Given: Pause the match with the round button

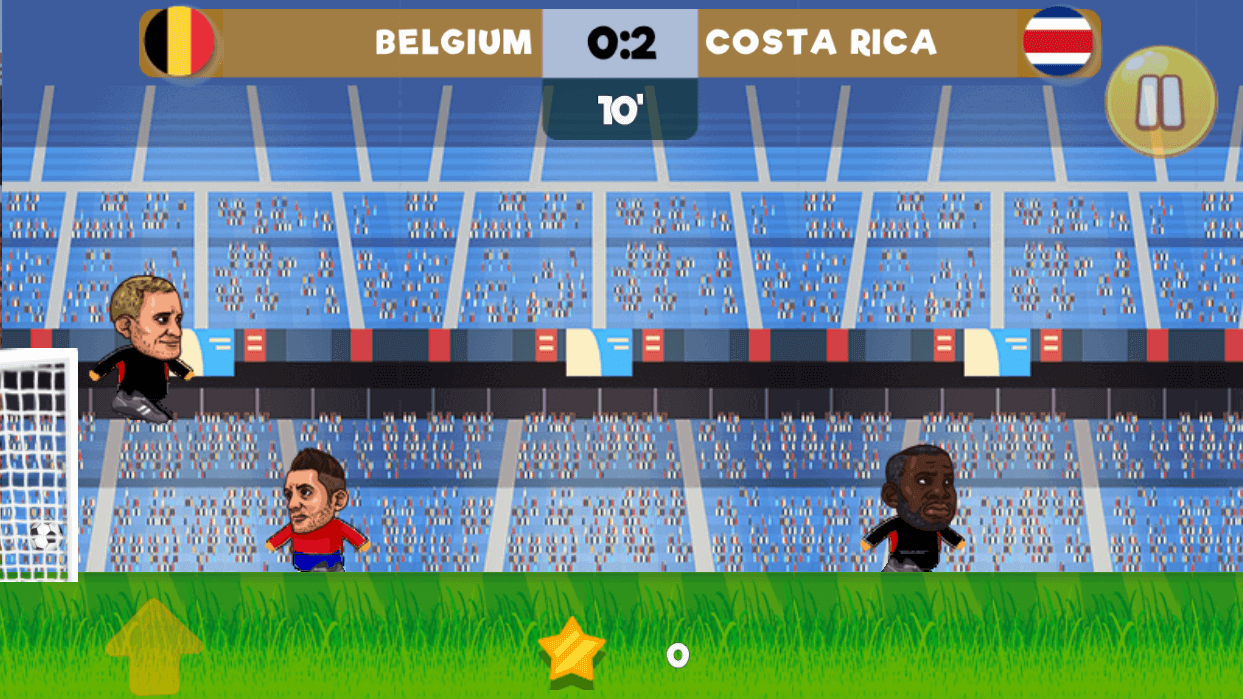Looking at the screenshot, I should 1160,101.
